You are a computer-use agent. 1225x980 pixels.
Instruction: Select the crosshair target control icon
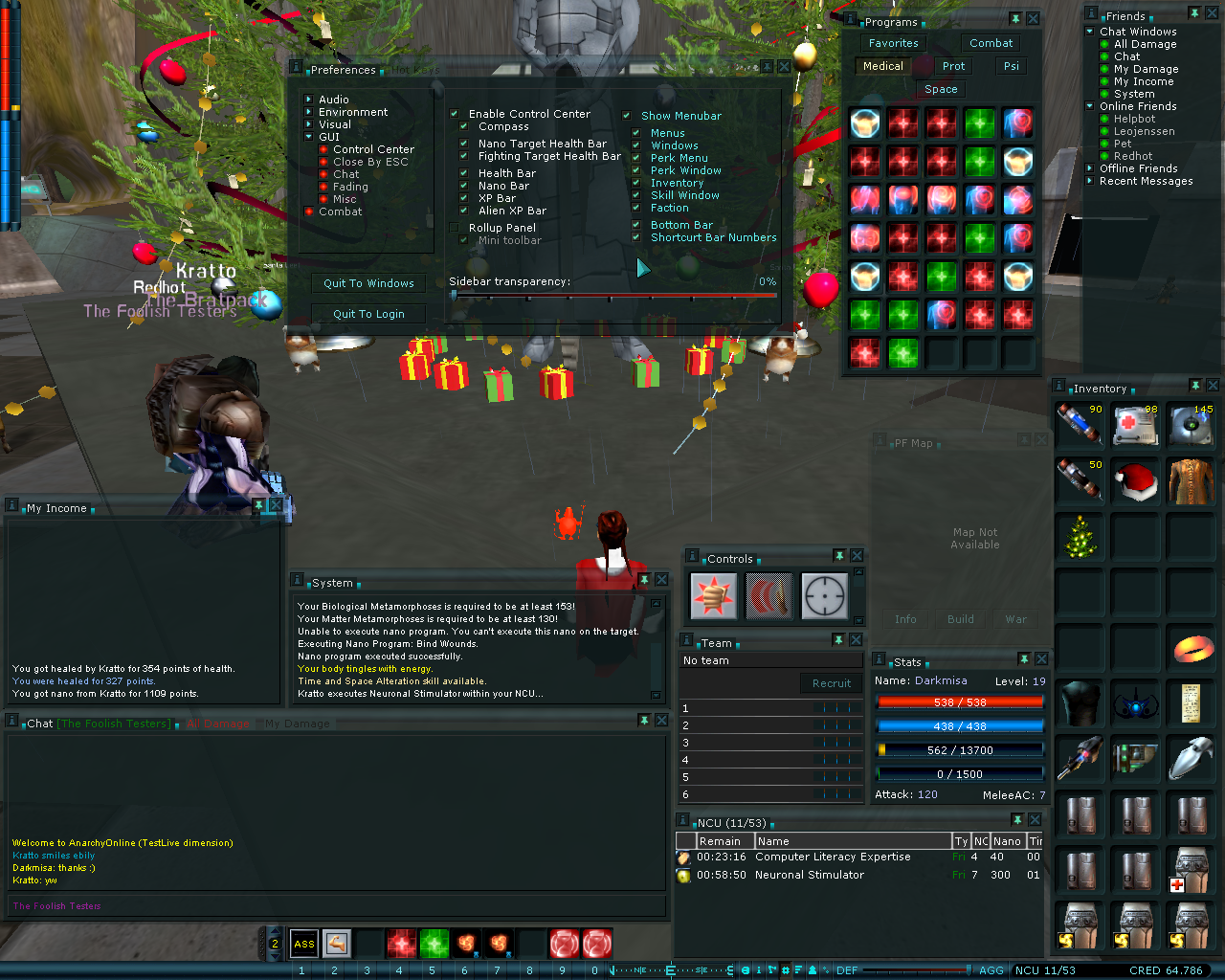(824, 595)
